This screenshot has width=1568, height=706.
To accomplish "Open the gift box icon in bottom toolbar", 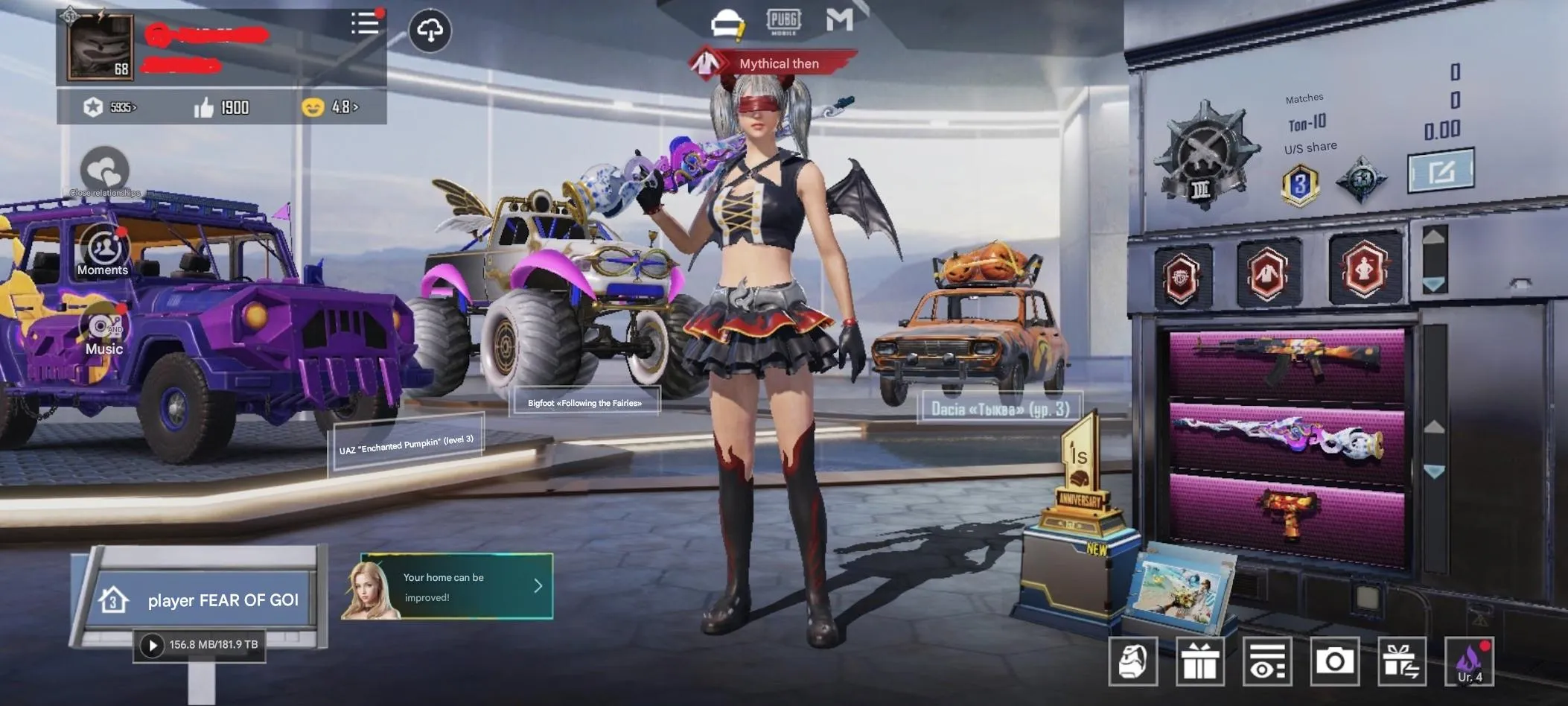I will [x=1199, y=661].
